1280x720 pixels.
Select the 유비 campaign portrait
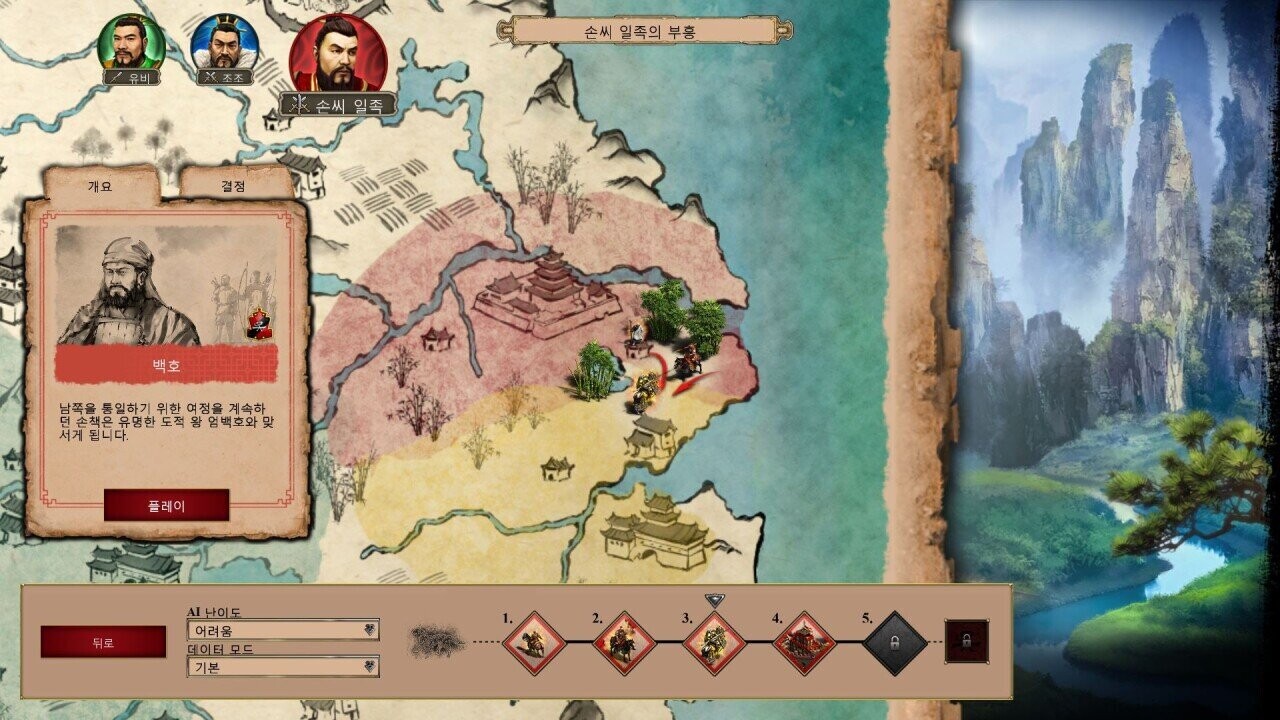pyautogui.click(x=131, y=43)
